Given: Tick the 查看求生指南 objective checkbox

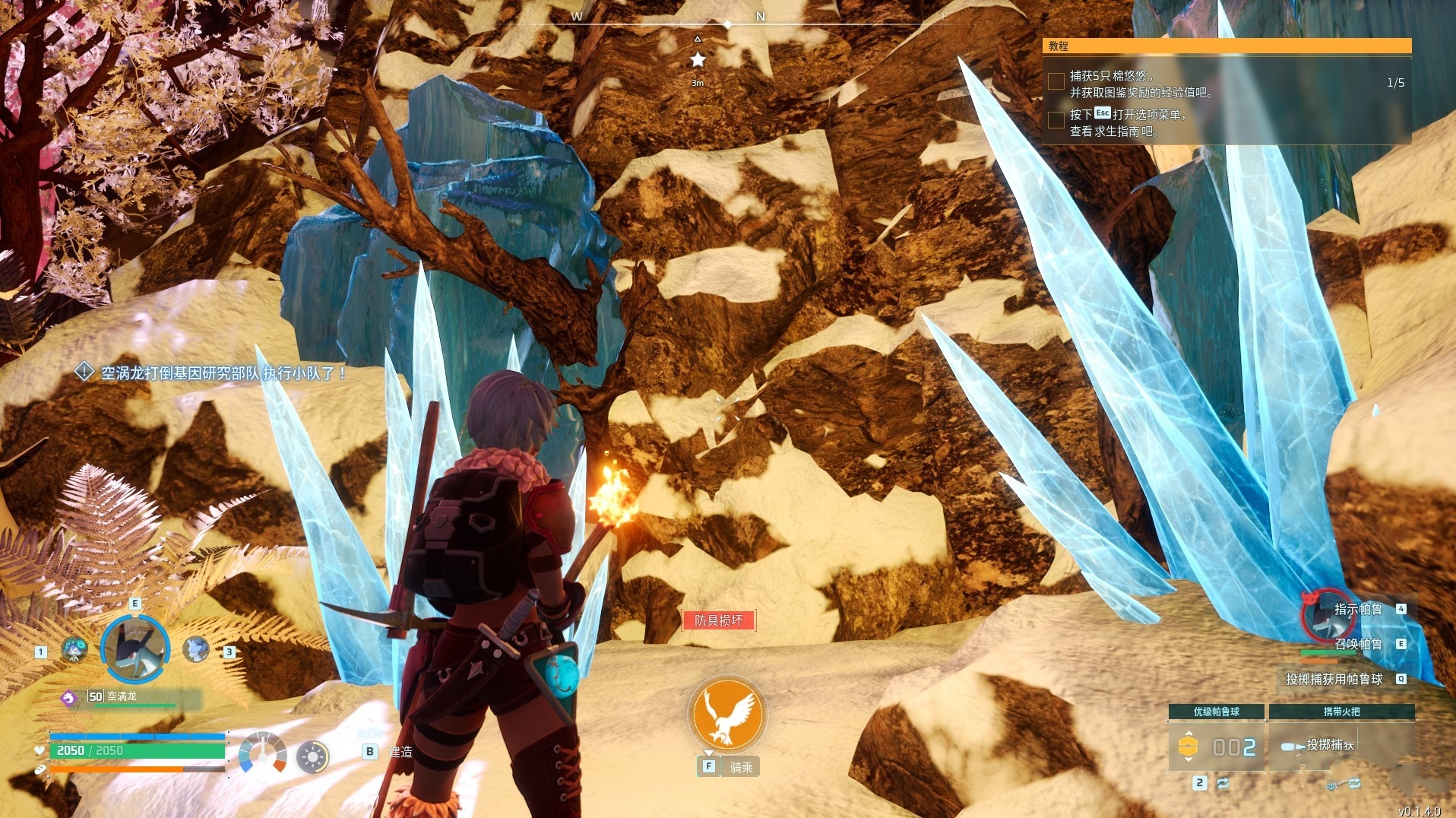Looking at the screenshot, I should 1056,120.
